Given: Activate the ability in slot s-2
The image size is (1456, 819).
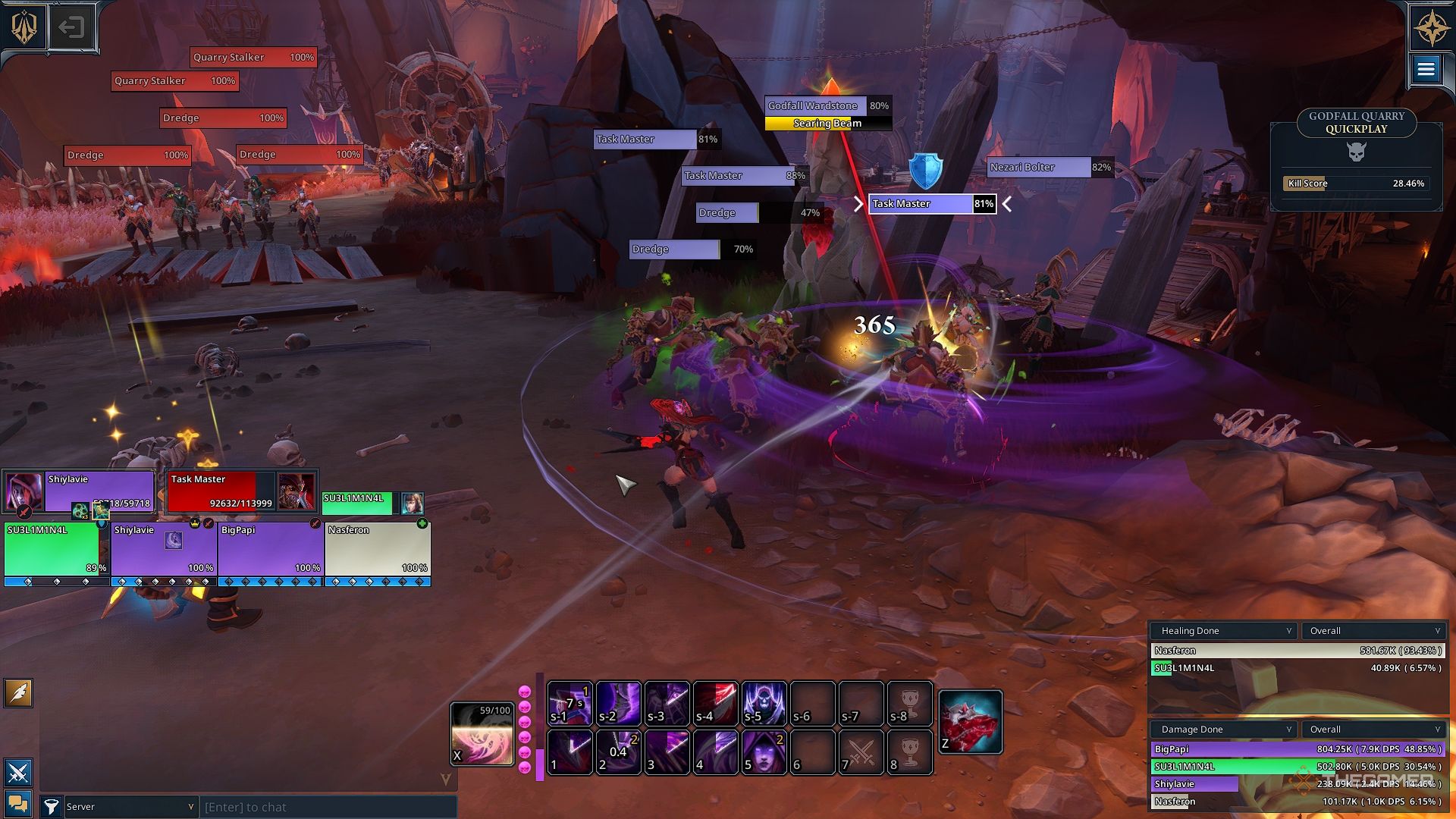Looking at the screenshot, I should click(618, 703).
